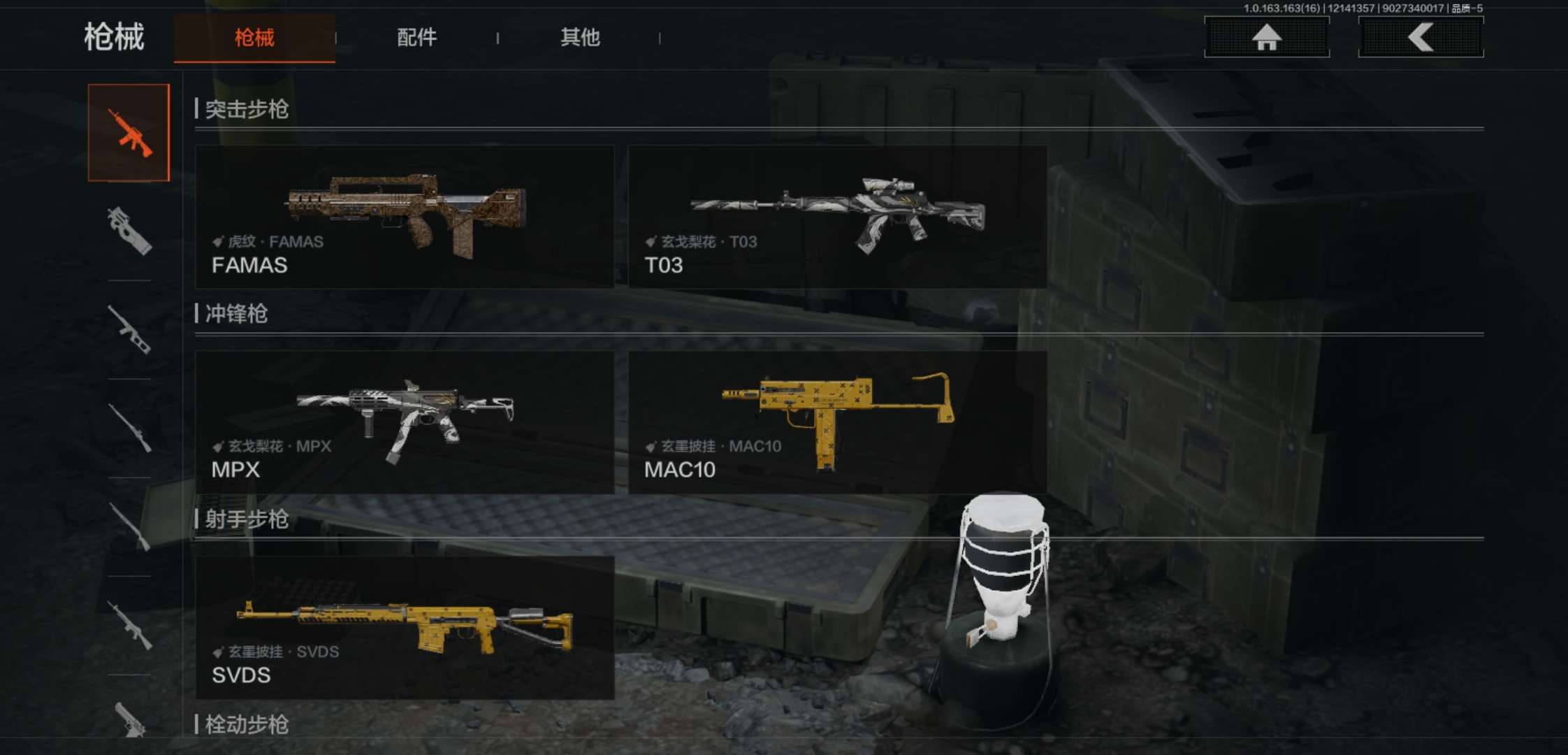Select the FAMAS tiger stripe rifle
Image resolution: width=1568 pixels, height=755 pixels.
pyautogui.click(x=405, y=217)
